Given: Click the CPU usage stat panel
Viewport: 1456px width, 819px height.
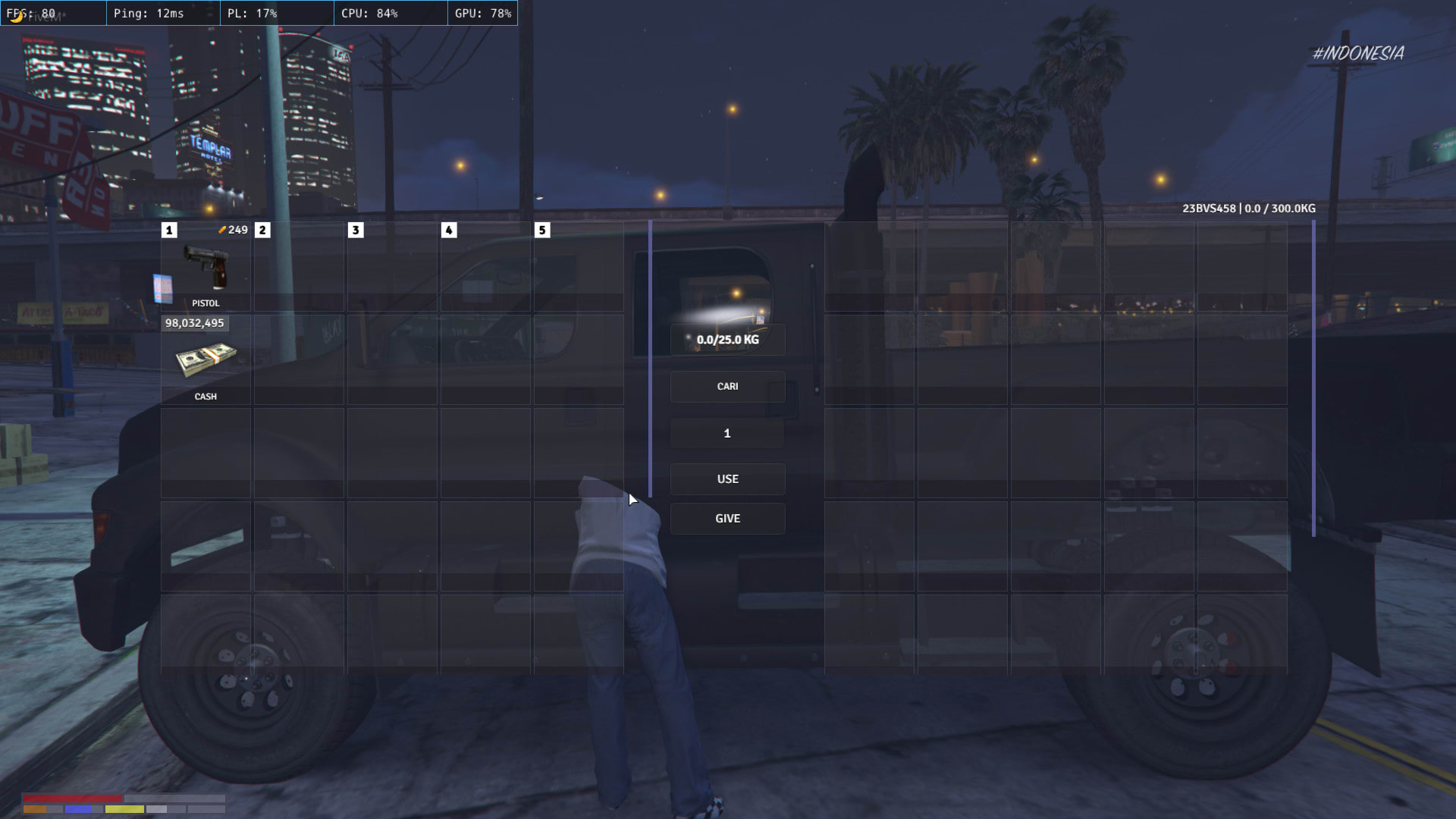Looking at the screenshot, I should (390, 13).
